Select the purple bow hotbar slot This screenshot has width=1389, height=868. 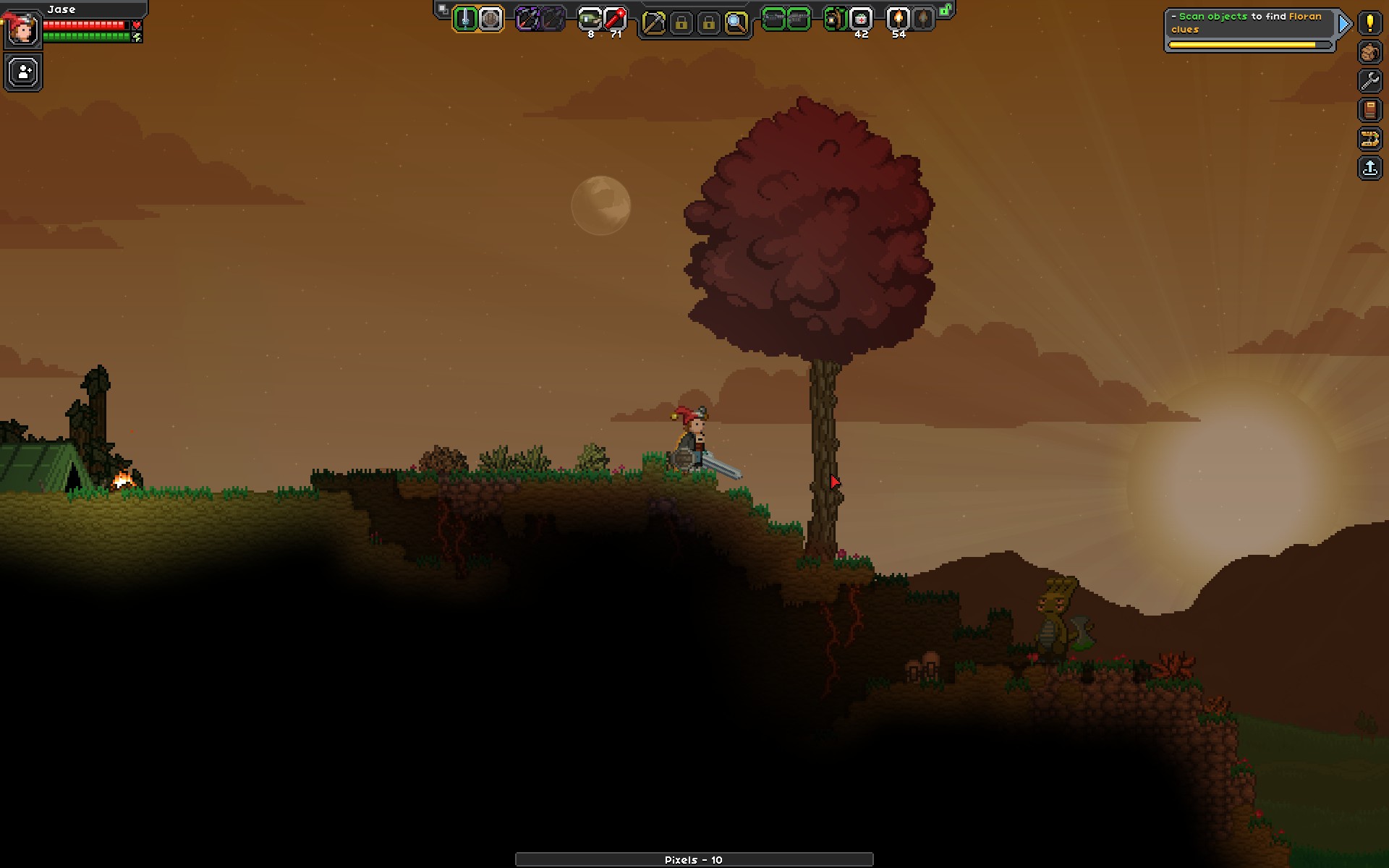(527, 20)
